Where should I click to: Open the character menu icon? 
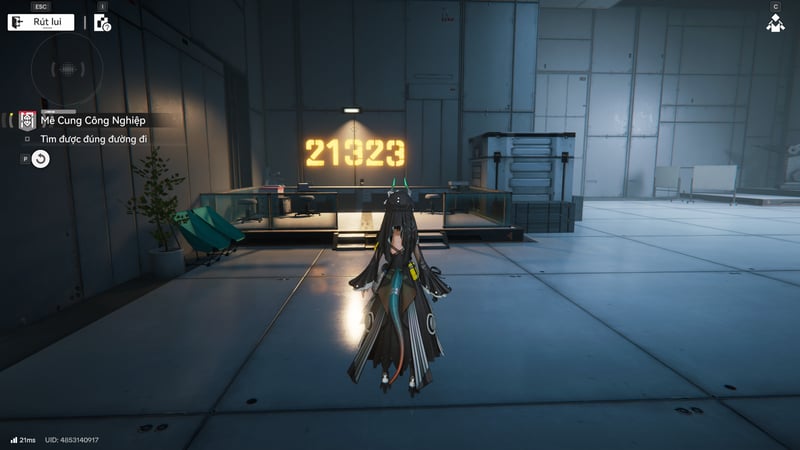775,23
